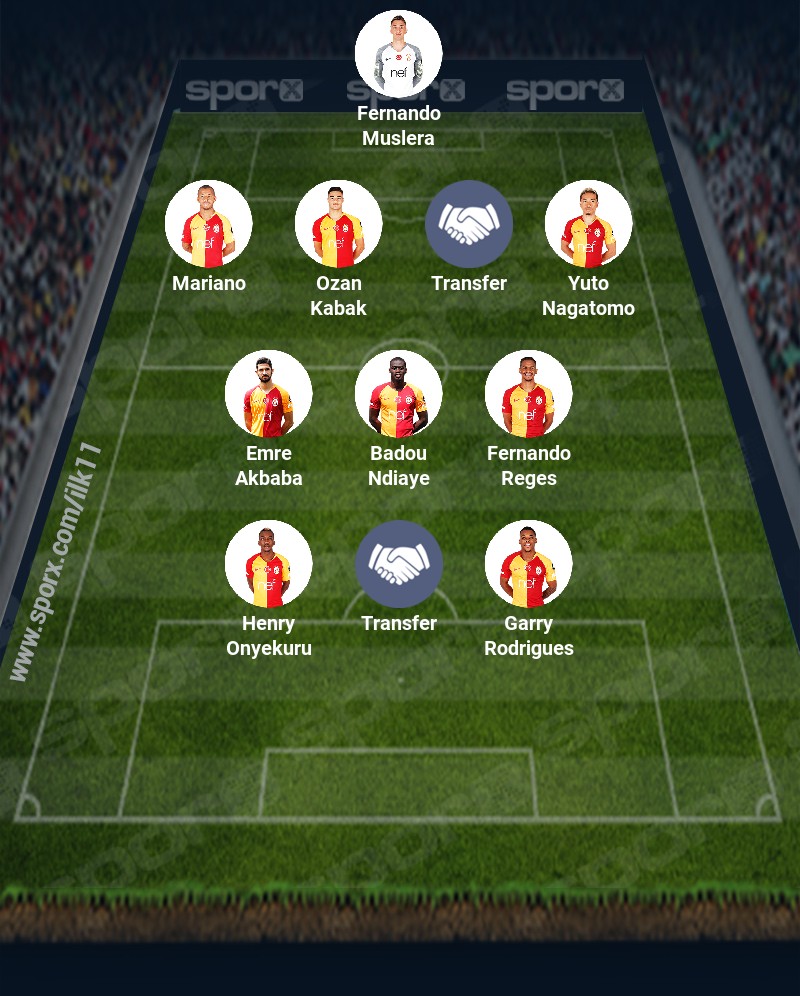The image size is (800, 996).
Task: Select Garry Rodrigues in the lineup
Action: pyautogui.click(x=528, y=564)
